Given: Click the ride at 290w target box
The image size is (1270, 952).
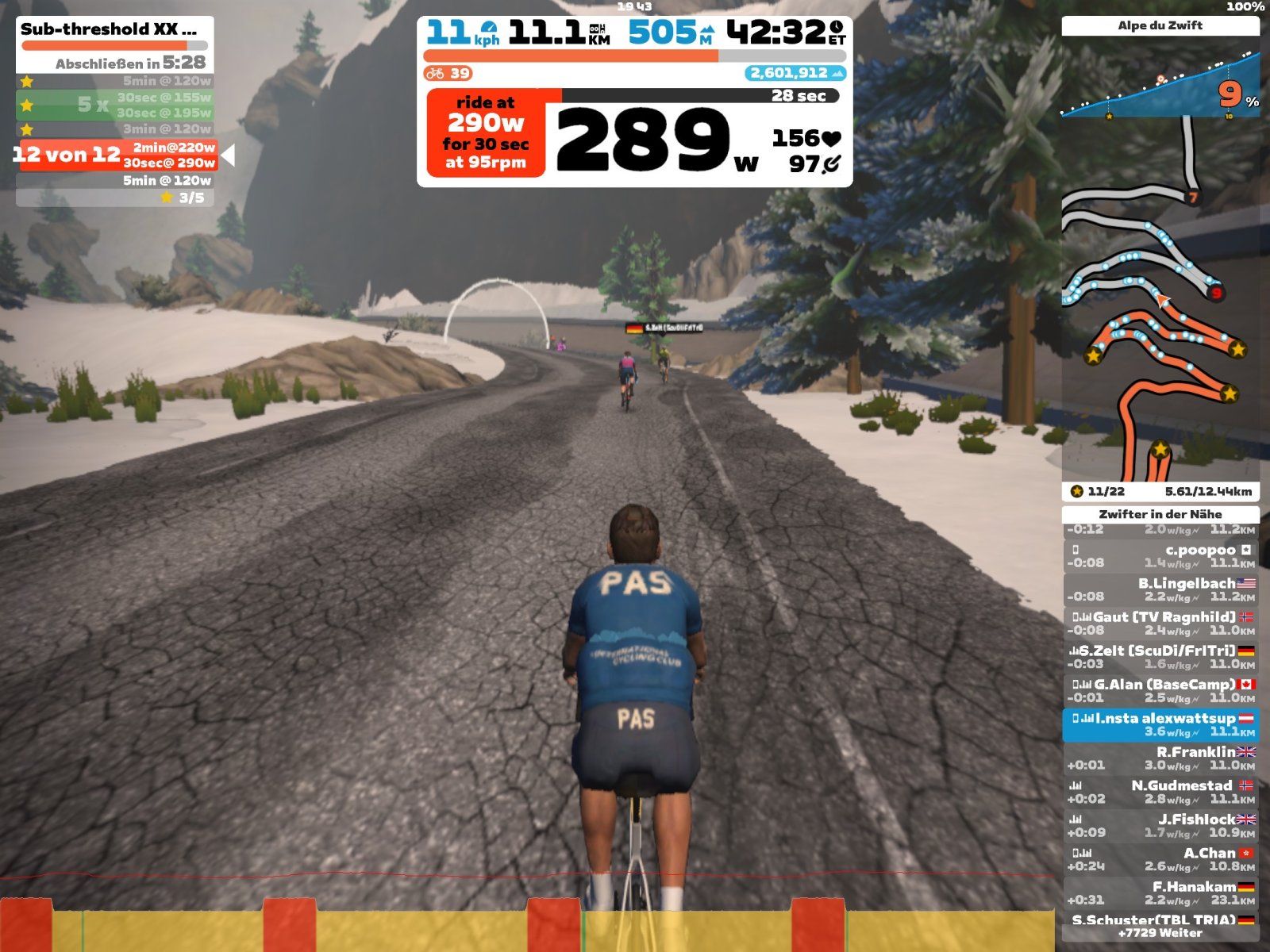Looking at the screenshot, I should point(486,132).
